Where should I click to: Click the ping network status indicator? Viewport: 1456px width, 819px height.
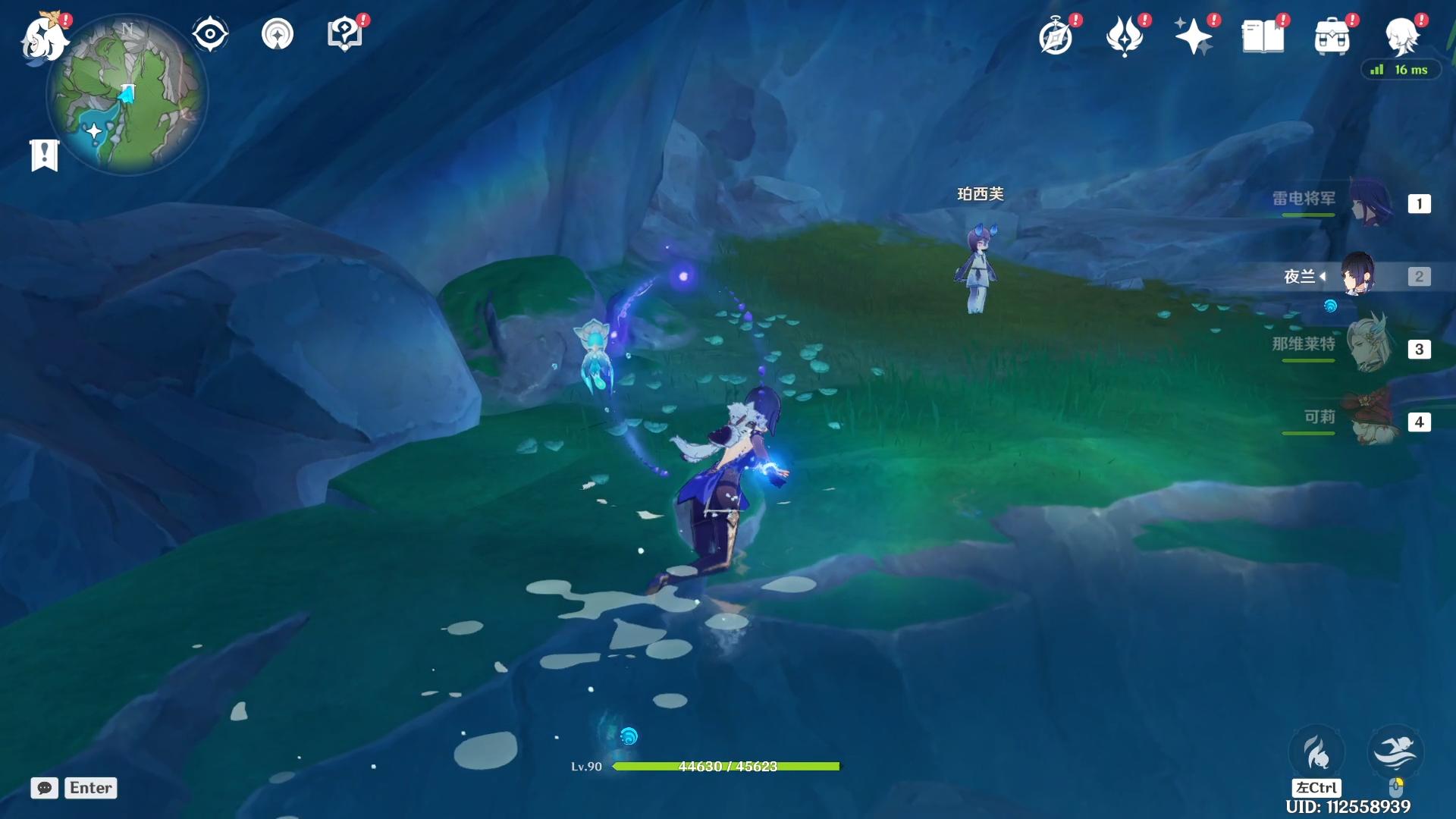click(x=1400, y=70)
